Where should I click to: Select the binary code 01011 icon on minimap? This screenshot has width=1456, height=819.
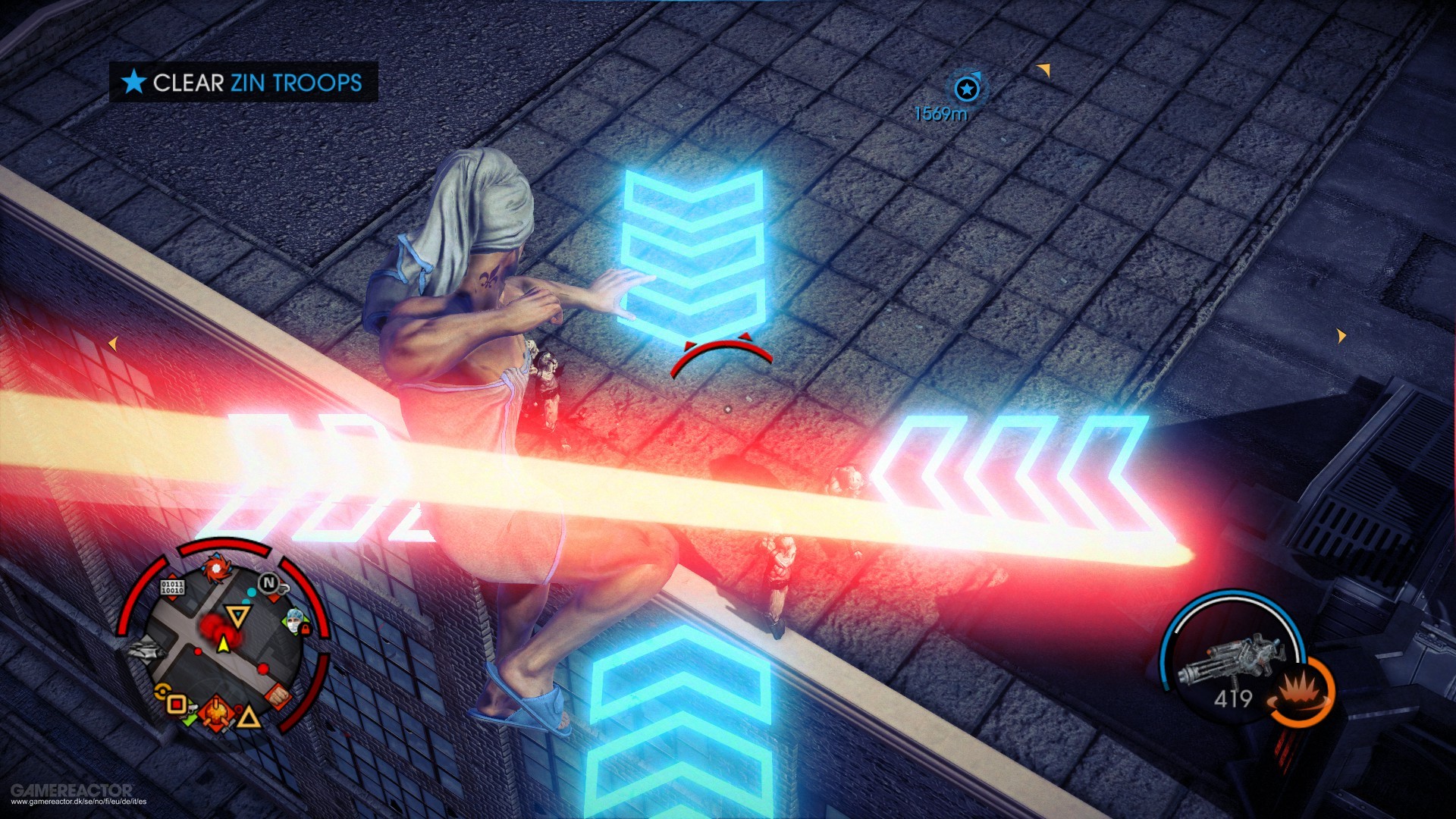click(x=173, y=587)
